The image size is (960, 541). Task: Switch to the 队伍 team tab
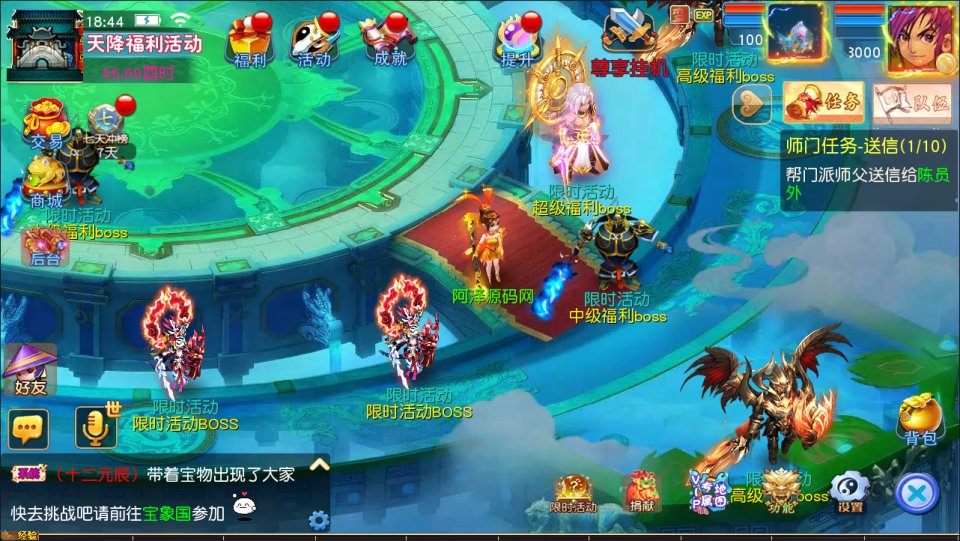(909, 101)
